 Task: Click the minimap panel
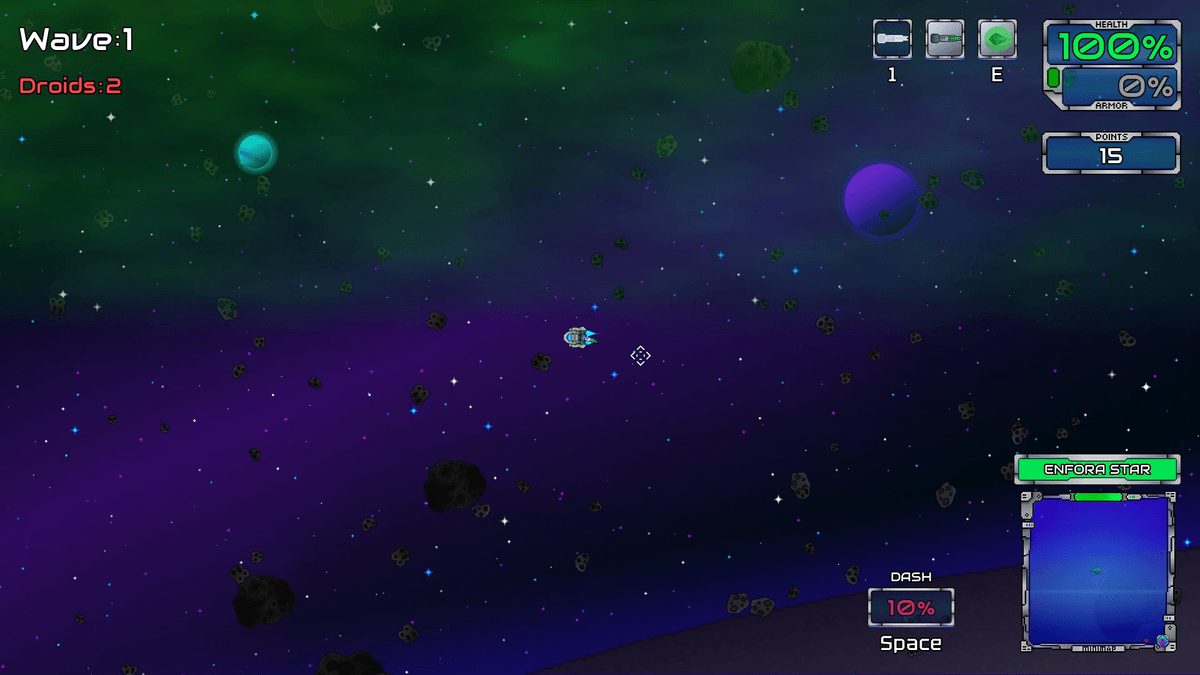pos(1097,570)
